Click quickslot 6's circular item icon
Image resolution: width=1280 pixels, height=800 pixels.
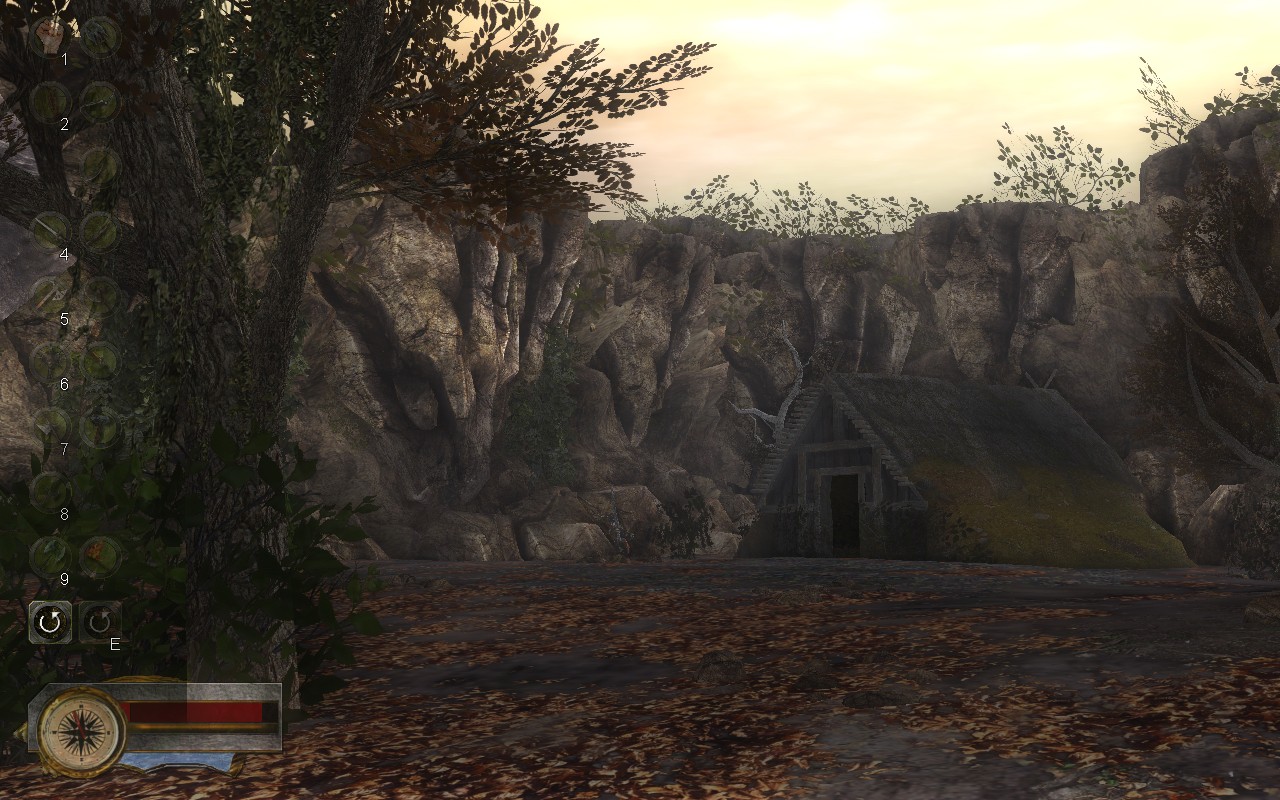(47, 361)
